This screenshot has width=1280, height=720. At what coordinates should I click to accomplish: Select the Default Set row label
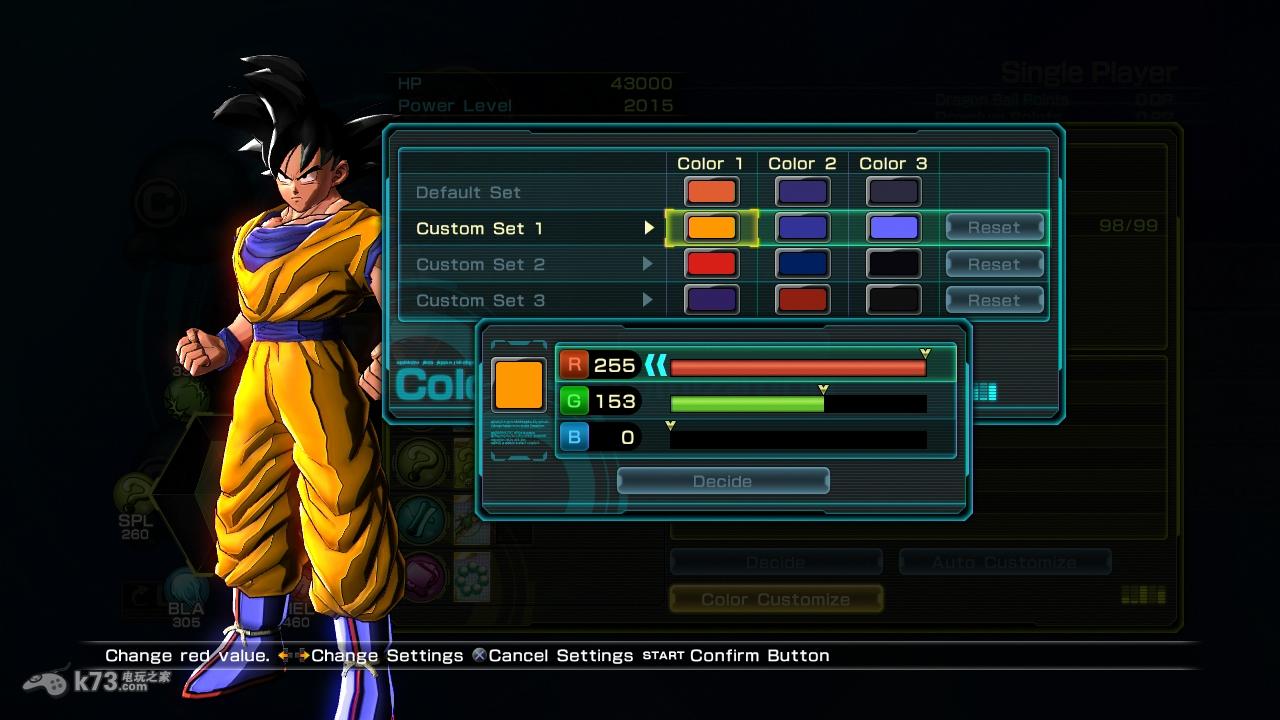coord(468,193)
